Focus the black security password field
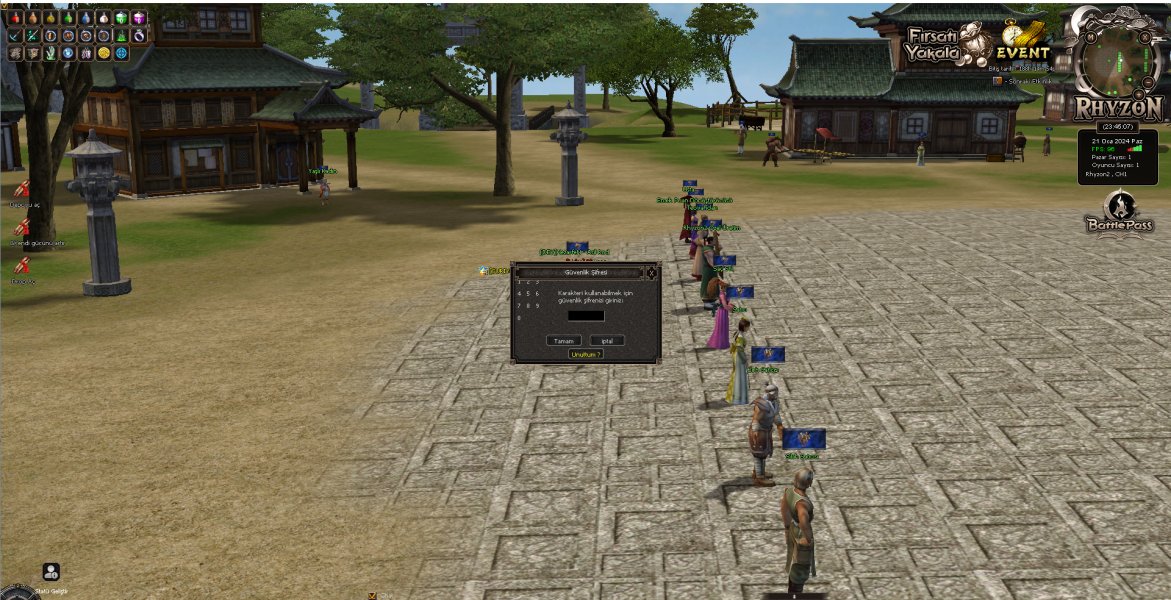1171x600 pixels. [x=586, y=316]
